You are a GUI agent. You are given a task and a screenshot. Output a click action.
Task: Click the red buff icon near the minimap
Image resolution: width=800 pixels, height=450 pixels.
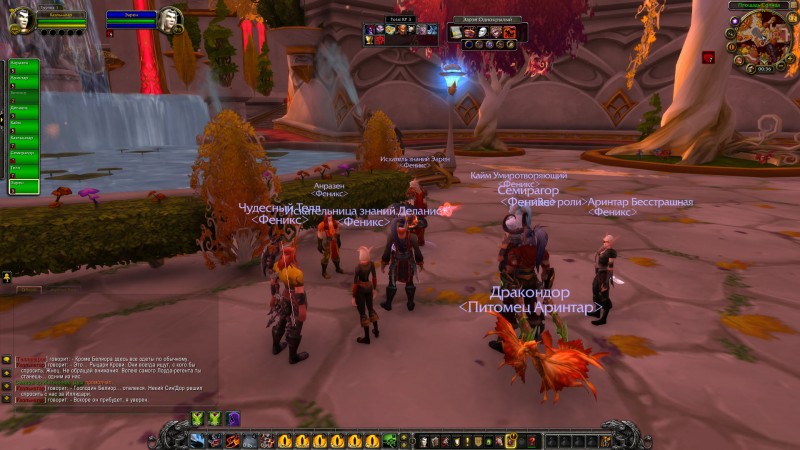(707, 58)
